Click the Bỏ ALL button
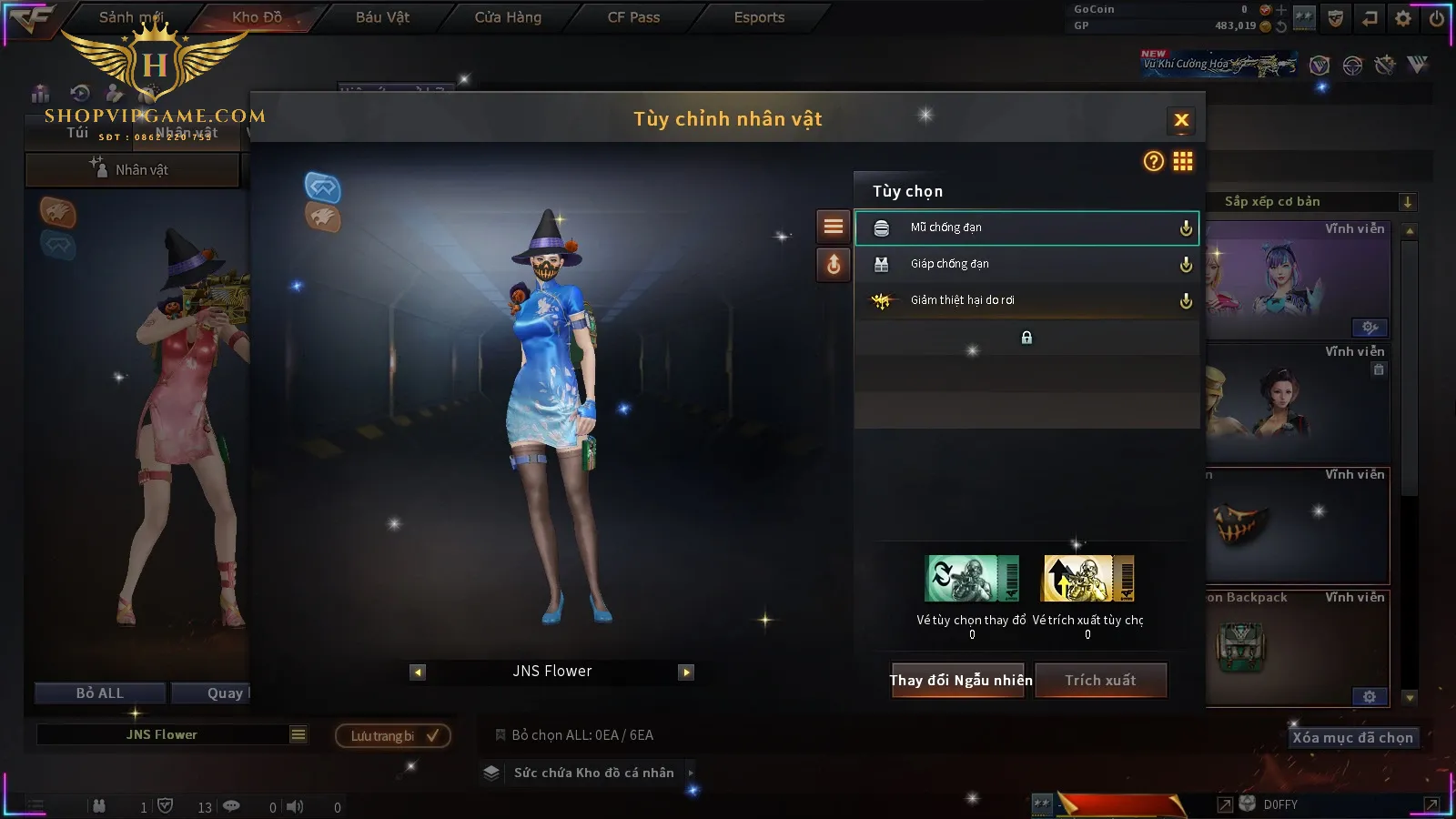The width and height of the screenshot is (1456, 819). (99, 693)
